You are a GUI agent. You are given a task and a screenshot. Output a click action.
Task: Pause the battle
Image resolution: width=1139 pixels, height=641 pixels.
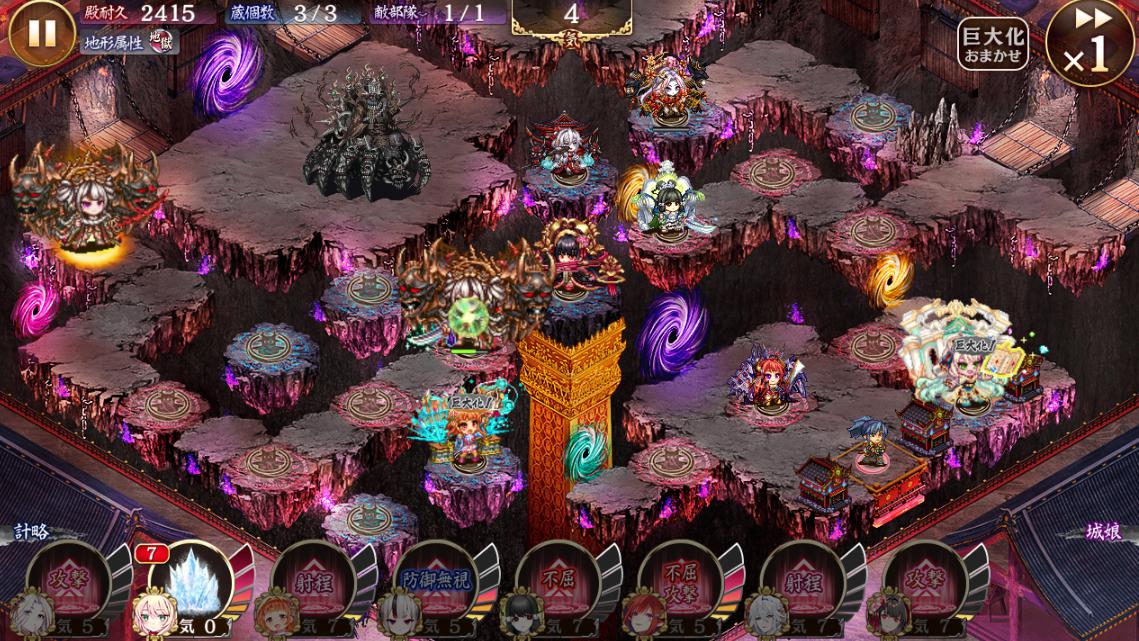tap(42, 34)
